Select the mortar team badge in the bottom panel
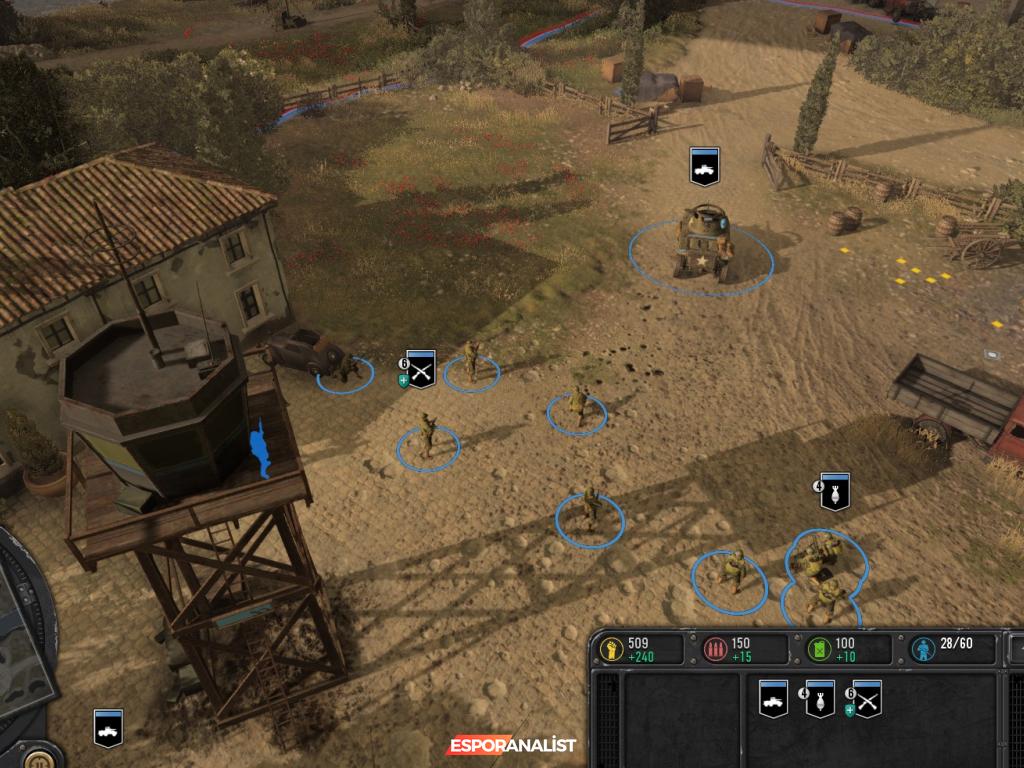Image resolution: width=1024 pixels, height=768 pixels. click(x=820, y=699)
